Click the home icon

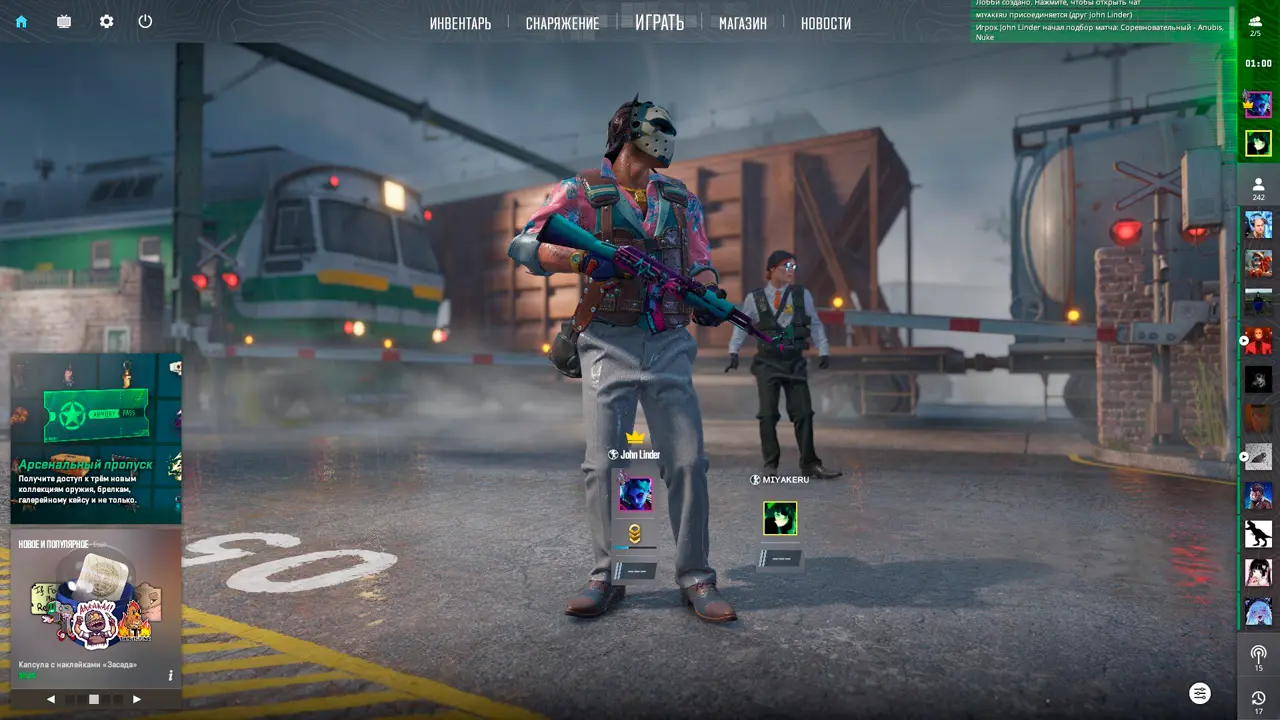21,21
